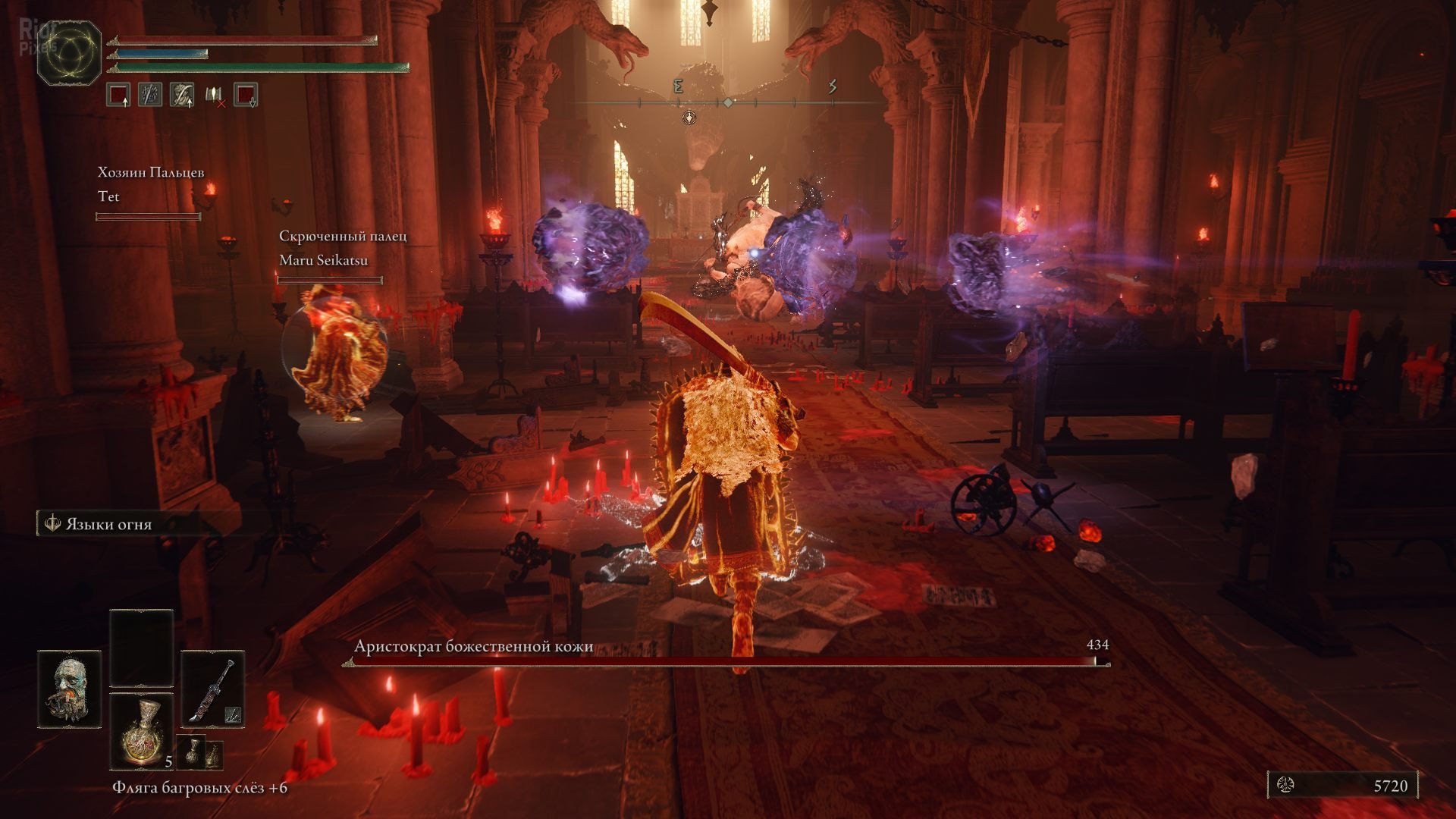1456x819 pixels.
Task: Click the smaller flask next in queue
Action: coord(193,752)
